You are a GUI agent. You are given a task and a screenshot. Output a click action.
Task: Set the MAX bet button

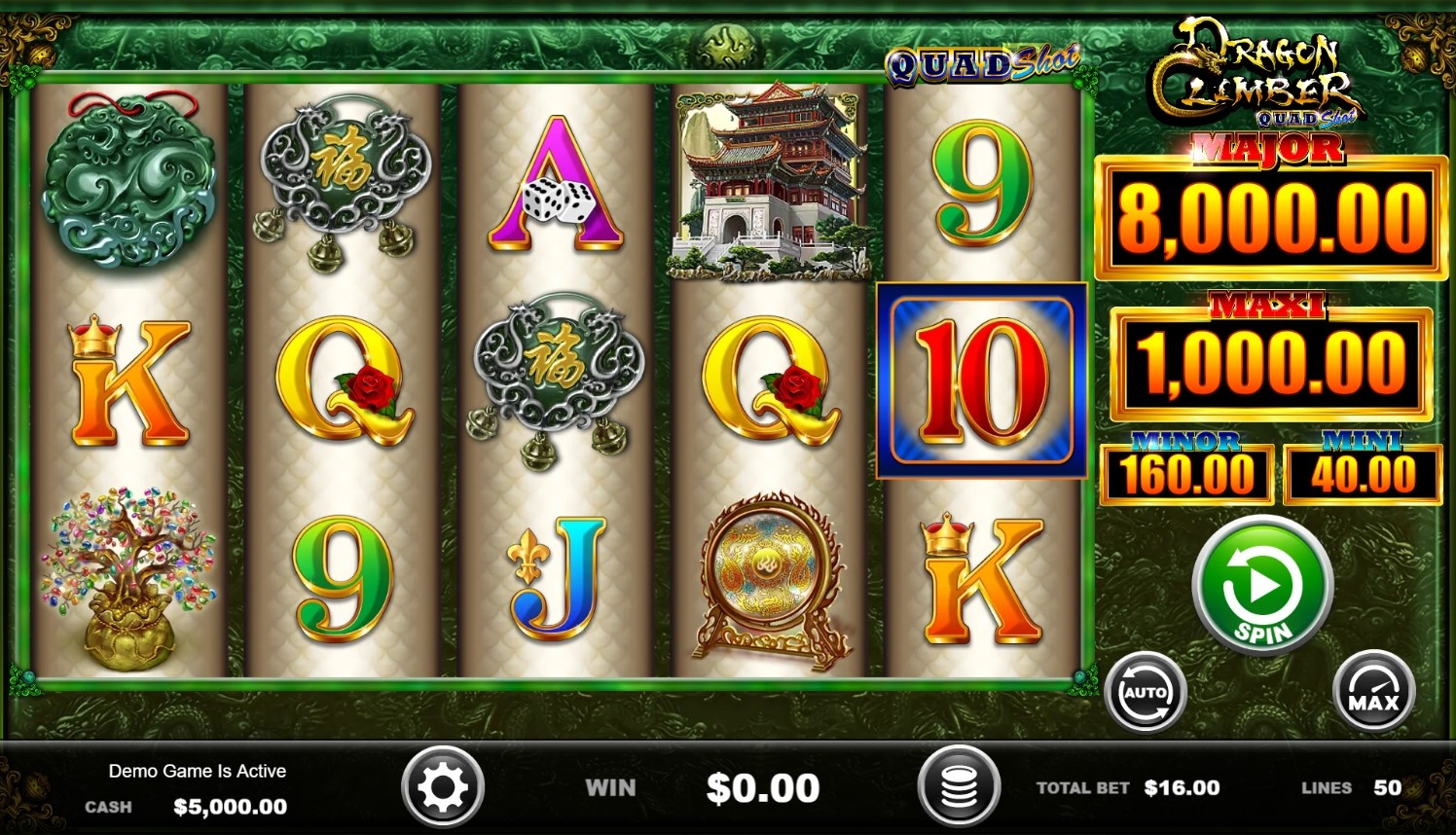[1373, 693]
